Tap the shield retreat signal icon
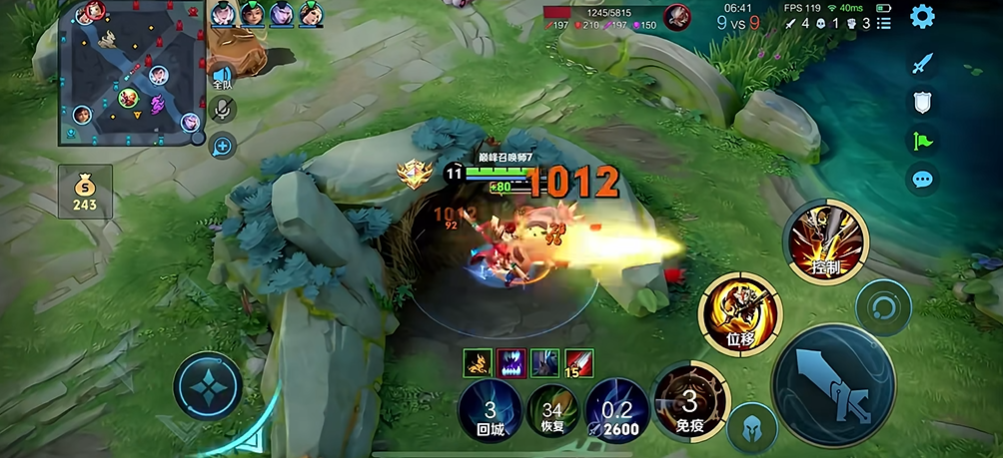Screen dimensions: 1003x458 pos(922,101)
